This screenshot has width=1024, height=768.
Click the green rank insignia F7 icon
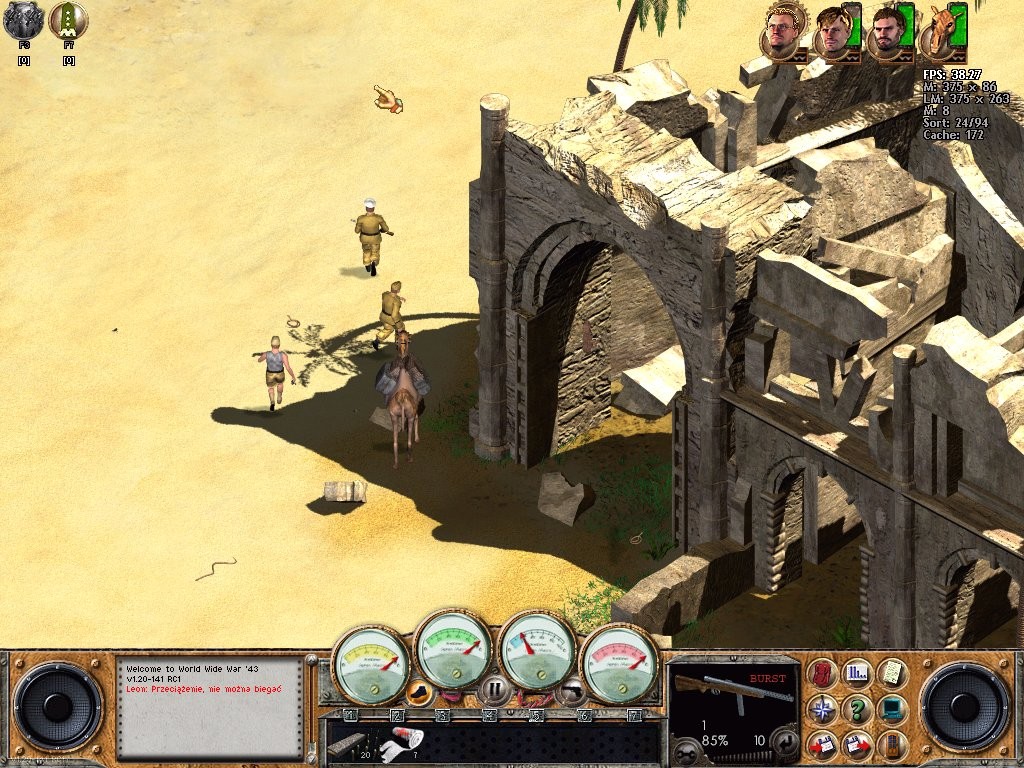68,21
